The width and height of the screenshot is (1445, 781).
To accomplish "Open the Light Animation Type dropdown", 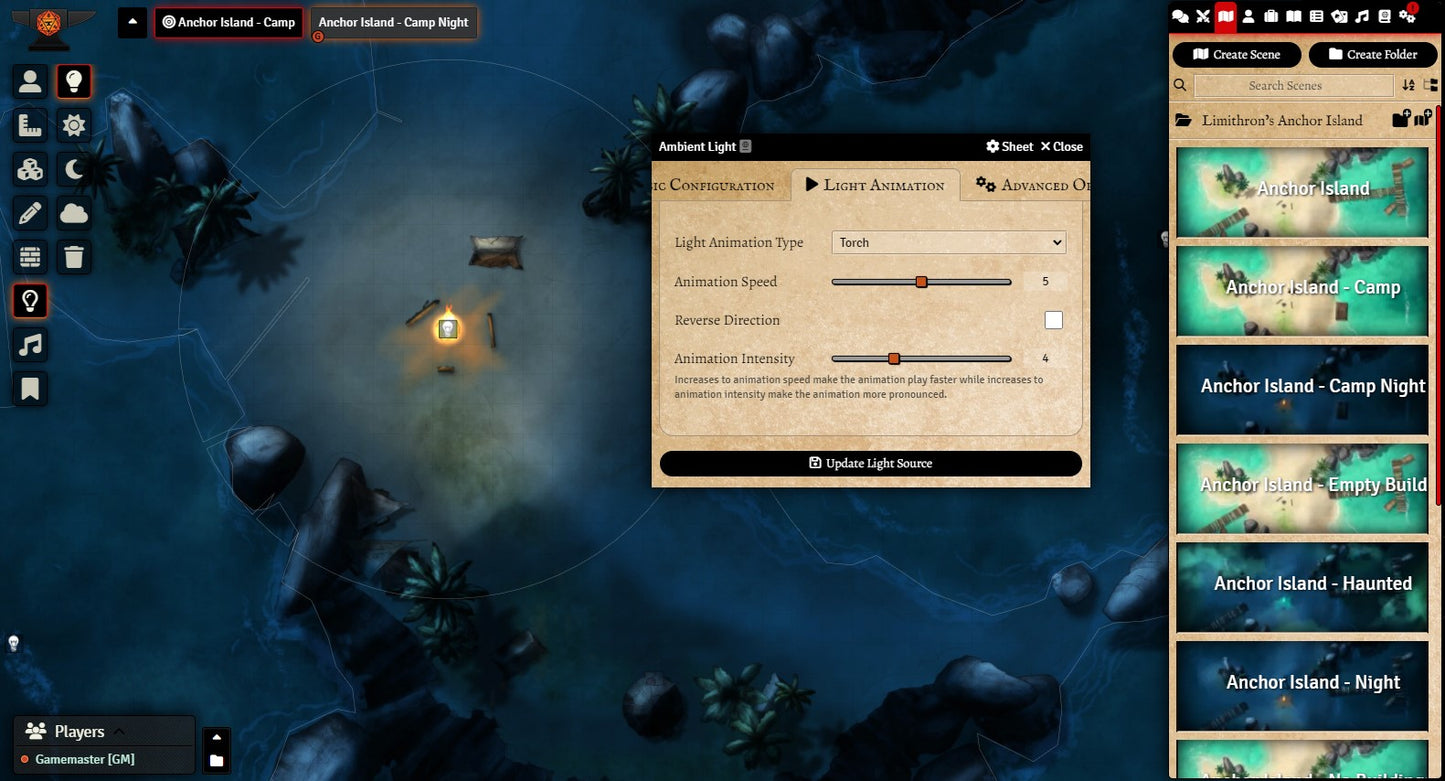I will (948, 243).
